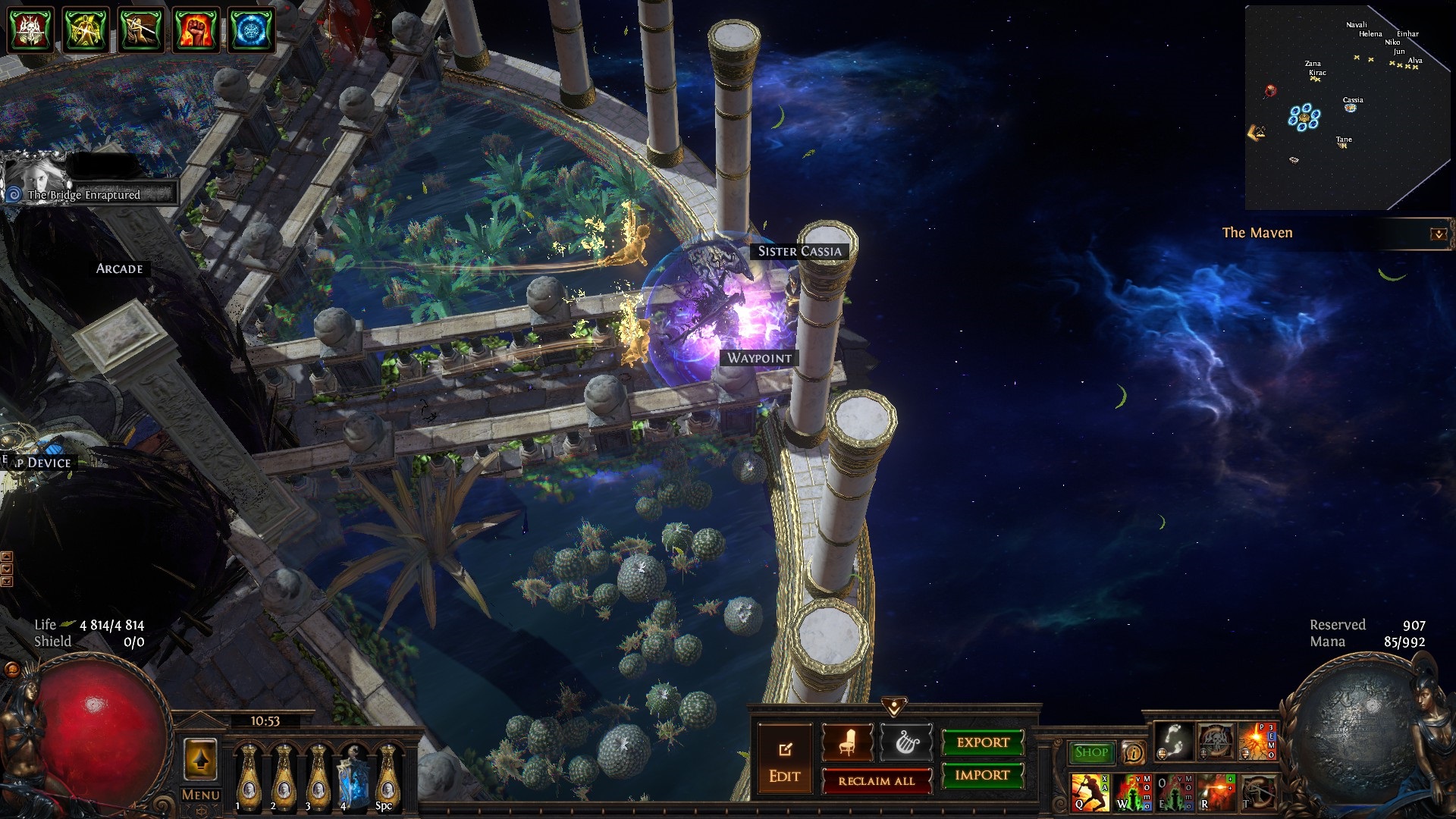Activate the R fiery skill

pos(1216,792)
